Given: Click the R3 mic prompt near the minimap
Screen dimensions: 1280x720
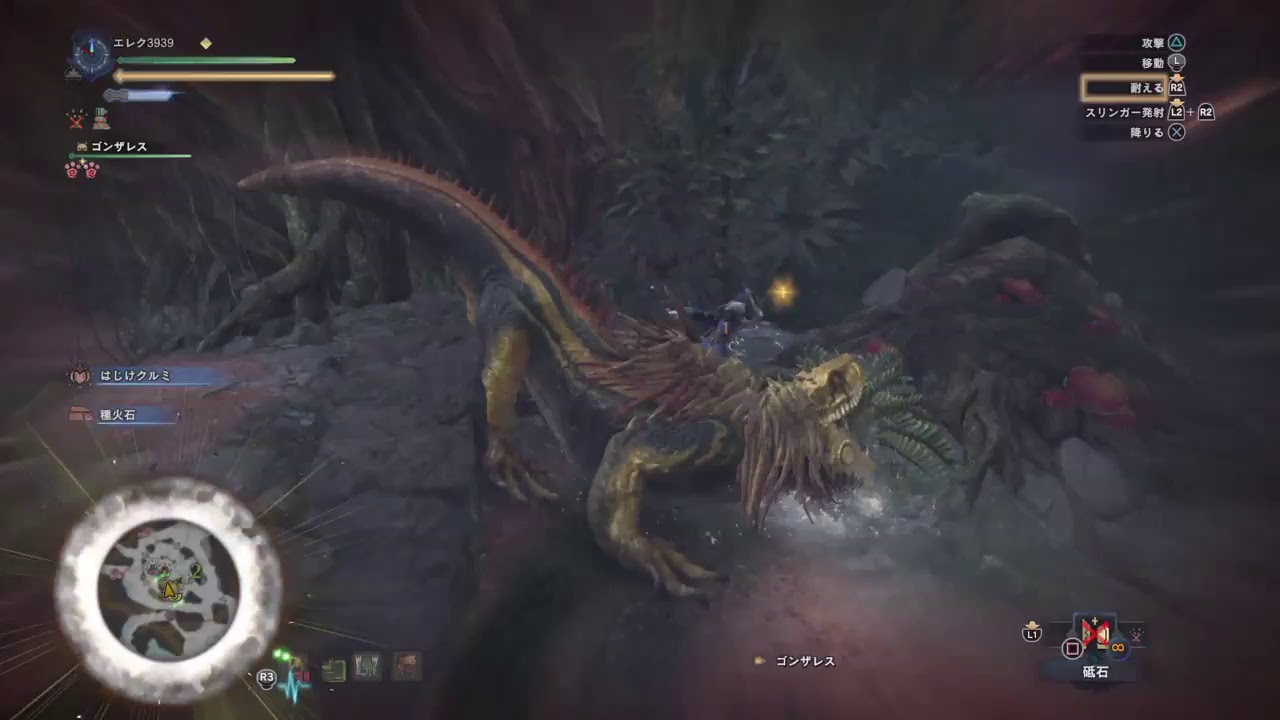Looking at the screenshot, I should pos(266,678).
